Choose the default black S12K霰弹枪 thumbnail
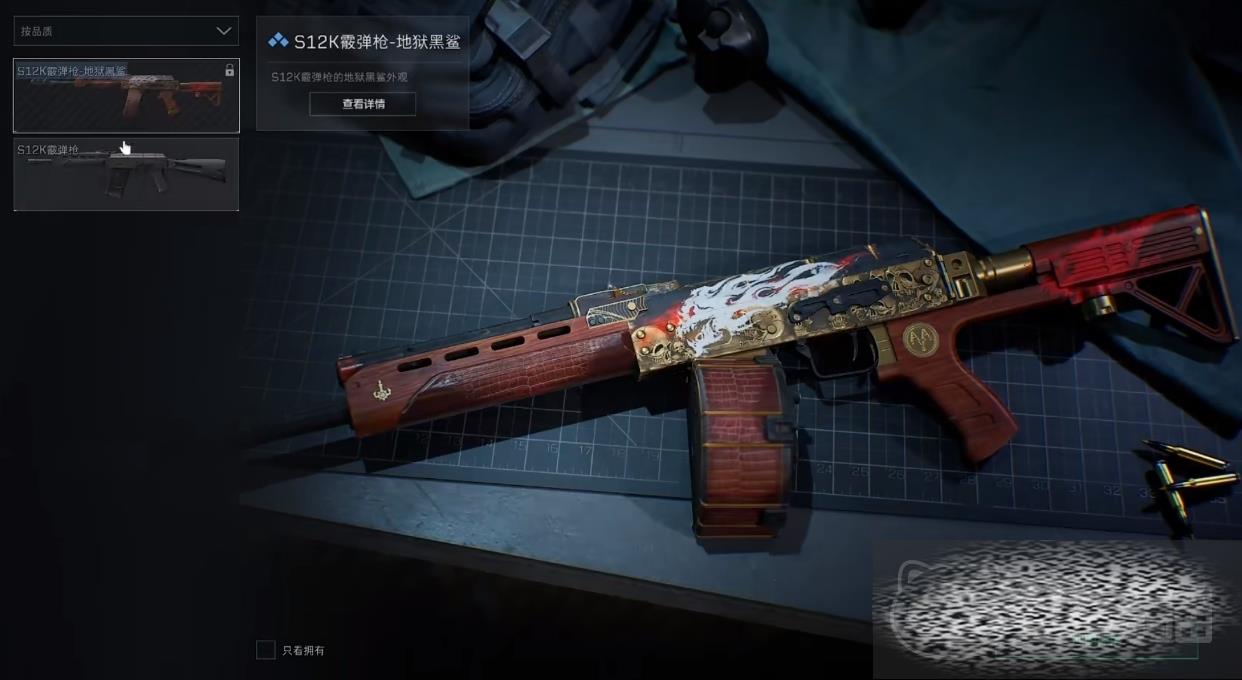Screen dimensions: 1242x680 [x=126, y=174]
